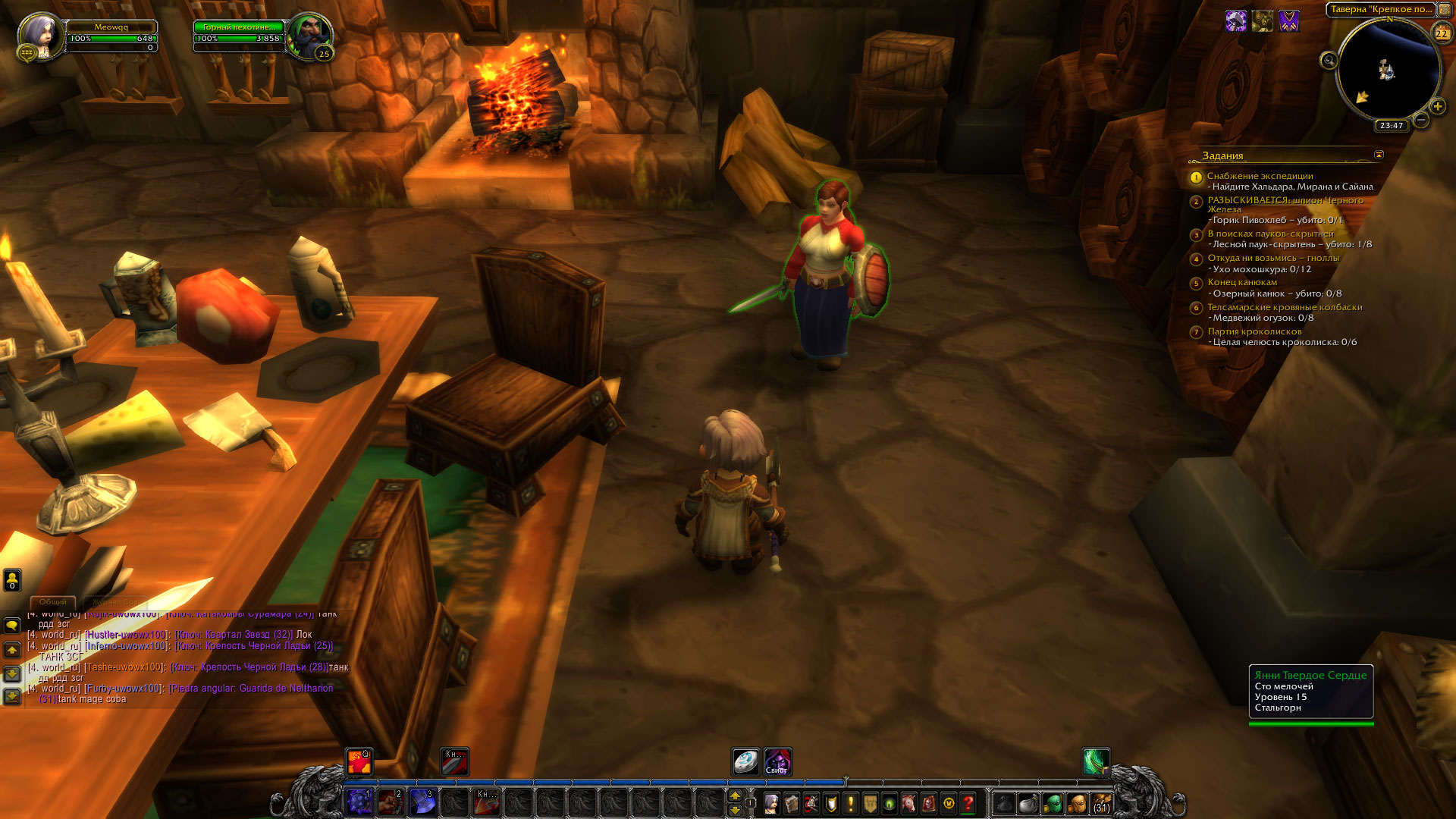Open the character info micro button
The width and height of the screenshot is (1456, 819).
click(x=771, y=803)
